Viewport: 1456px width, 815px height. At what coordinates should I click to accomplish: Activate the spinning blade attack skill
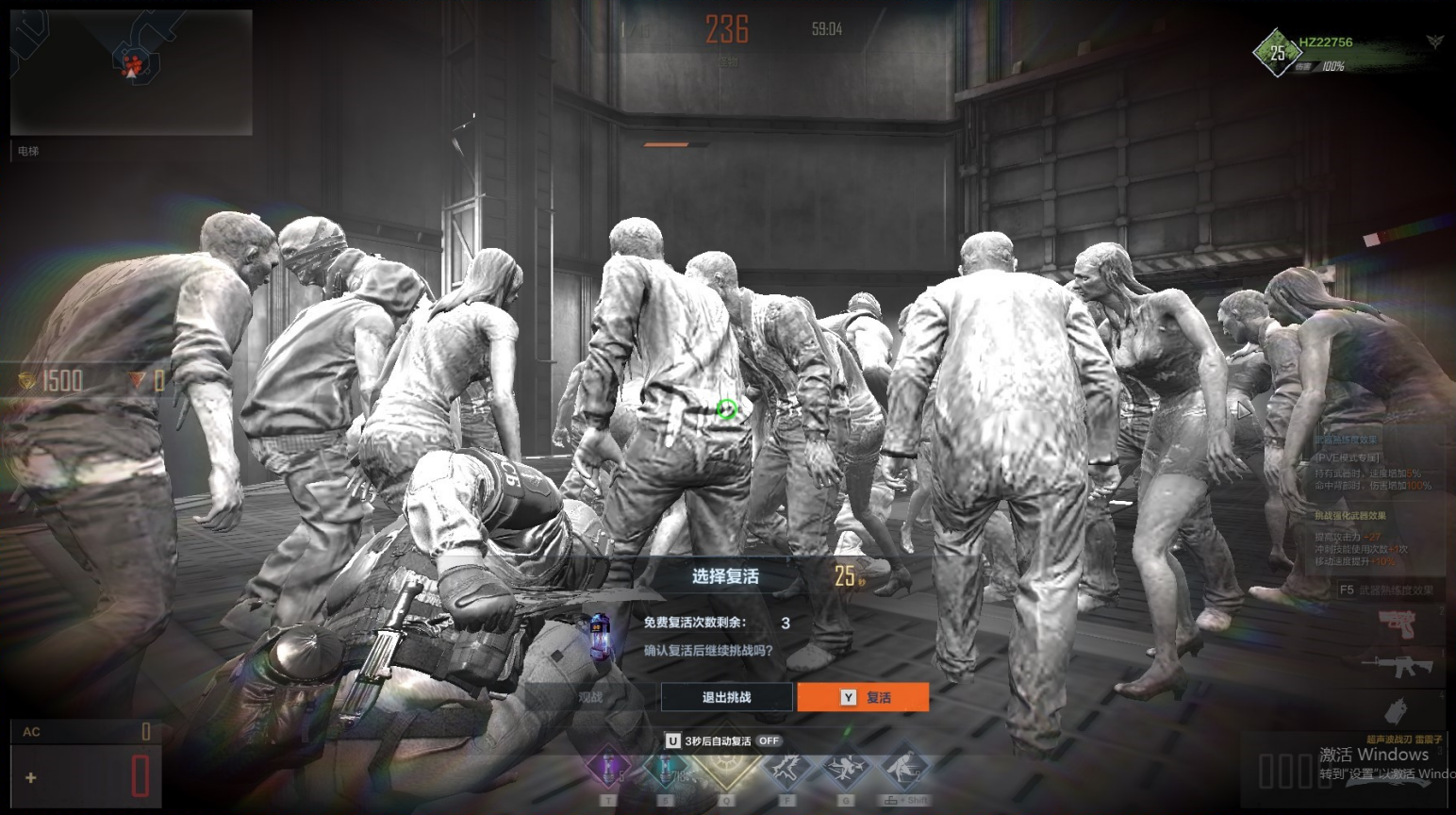pyautogui.click(x=845, y=769)
